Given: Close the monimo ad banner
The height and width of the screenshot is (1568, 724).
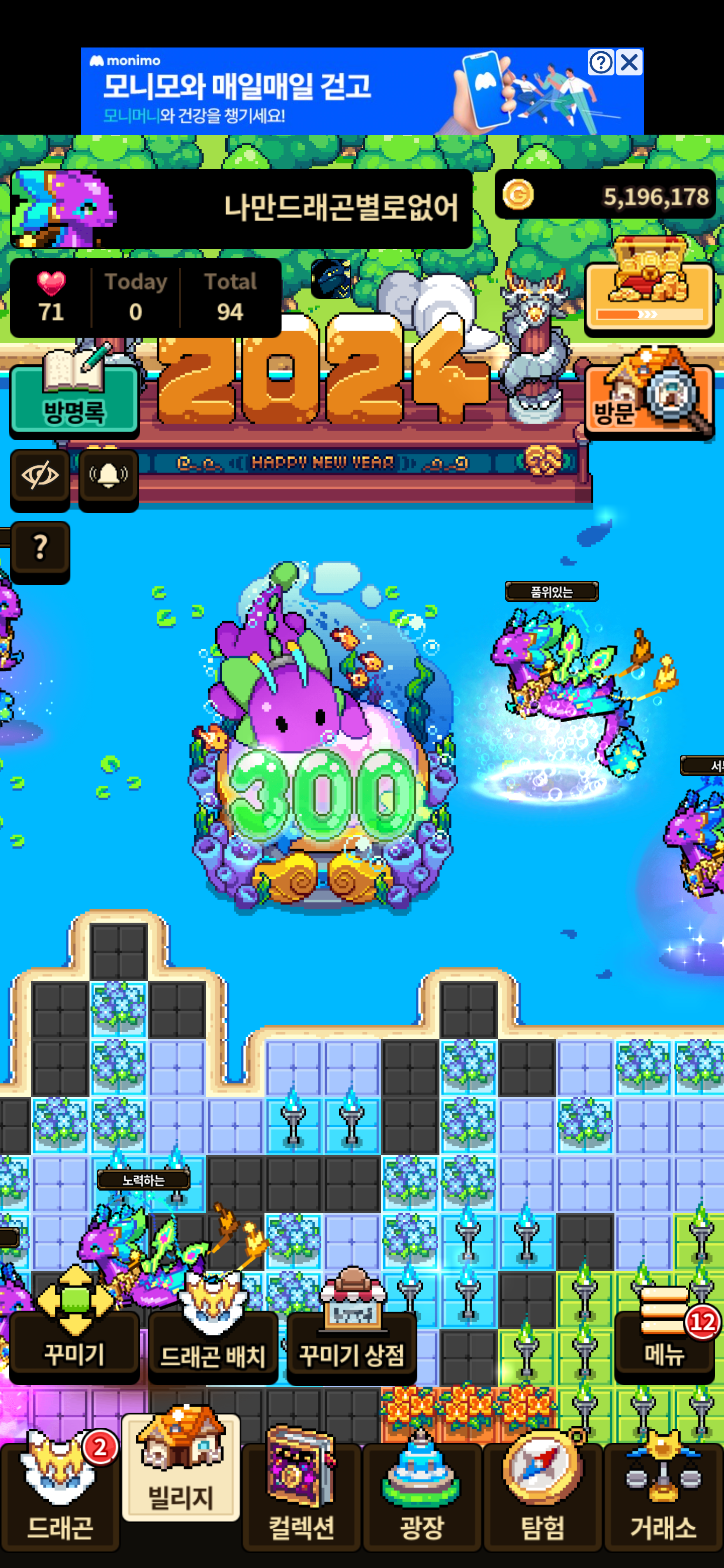Looking at the screenshot, I should coord(629,62).
